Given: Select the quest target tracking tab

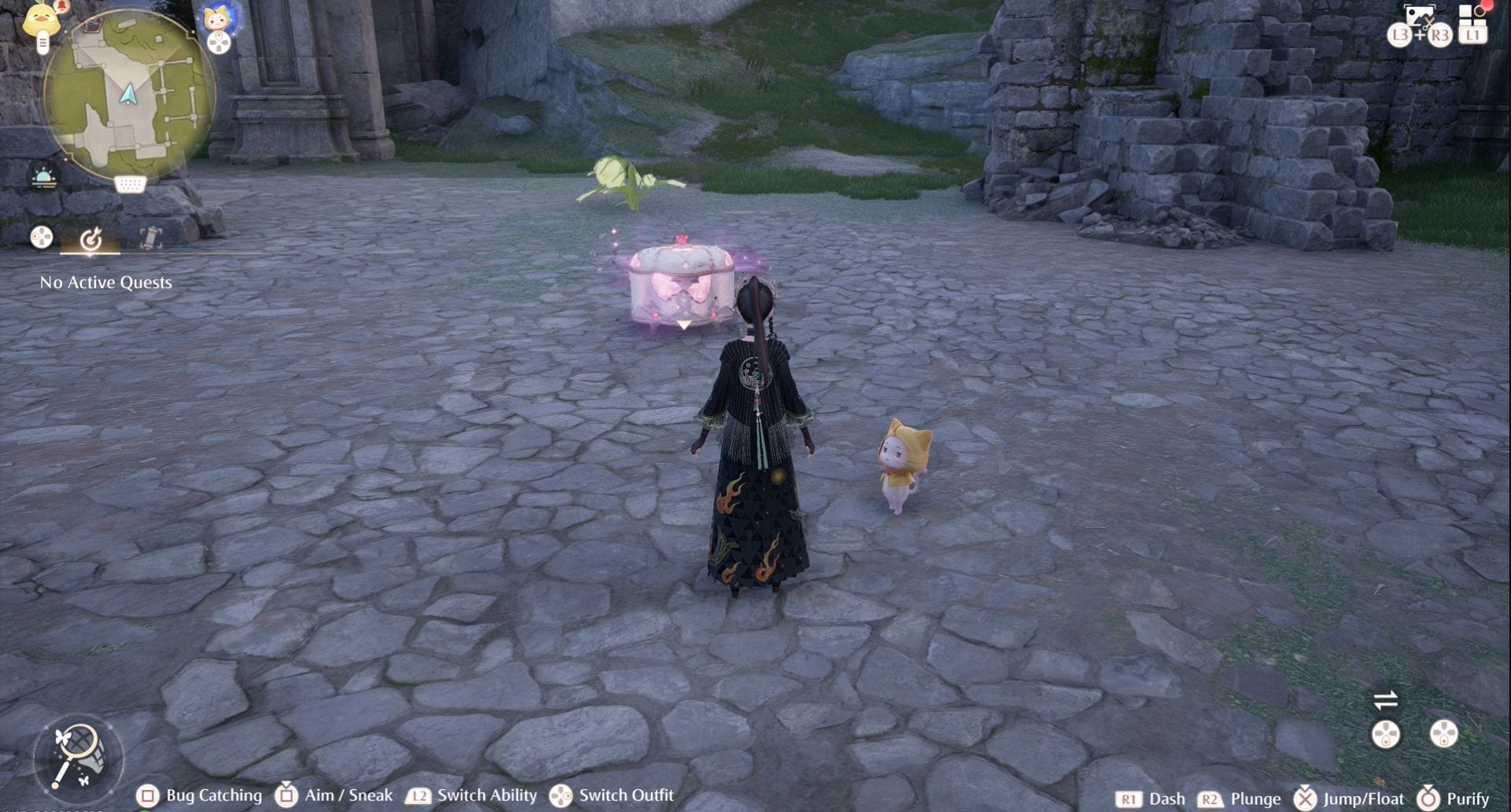Looking at the screenshot, I should 91,238.
